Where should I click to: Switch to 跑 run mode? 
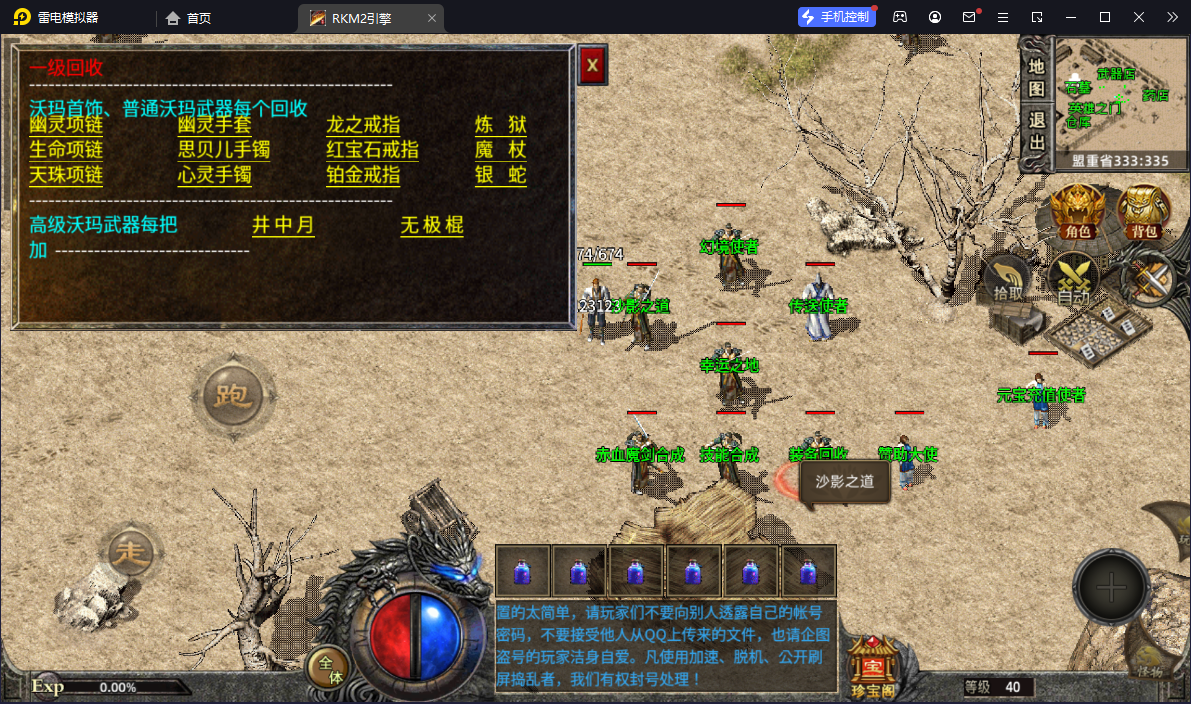233,396
